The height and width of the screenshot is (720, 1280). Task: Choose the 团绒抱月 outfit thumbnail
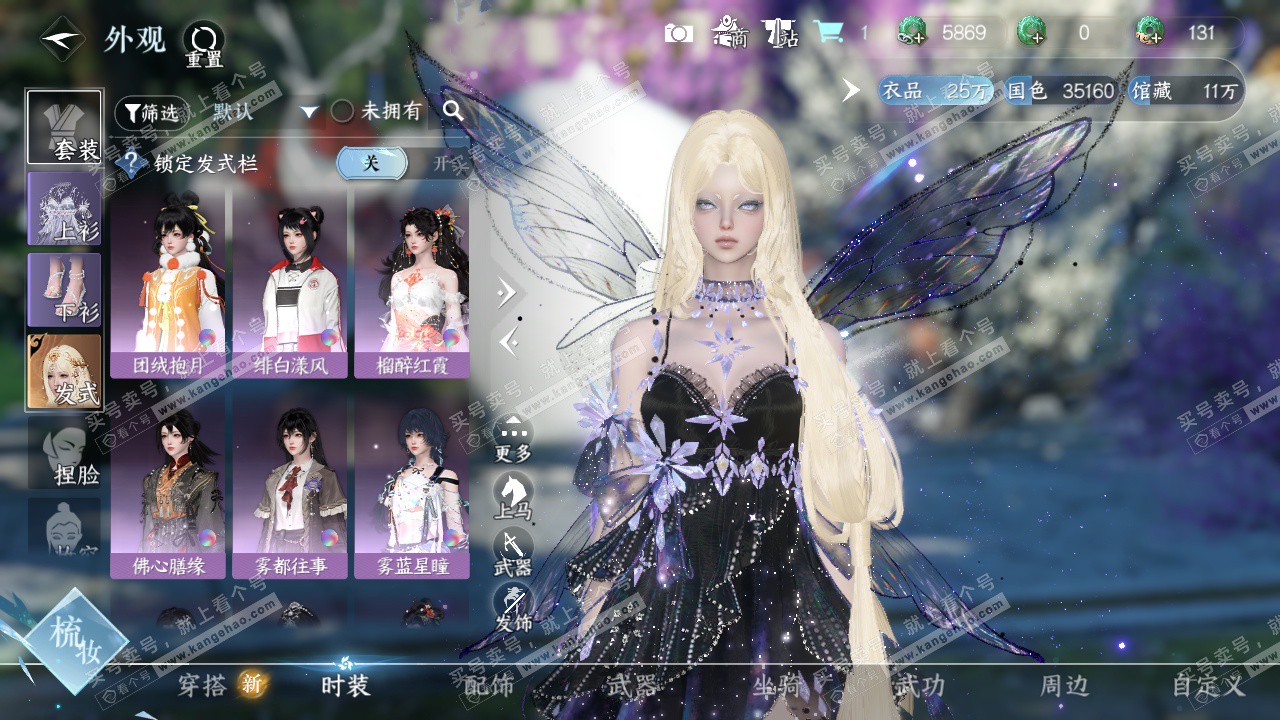tap(168, 281)
